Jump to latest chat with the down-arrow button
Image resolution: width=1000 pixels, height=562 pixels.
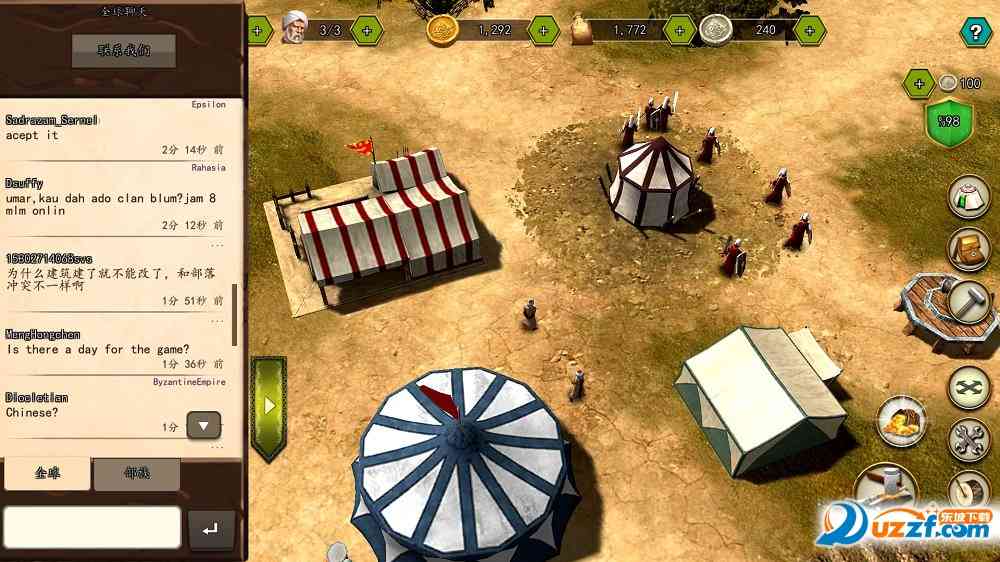(x=204, y=426)
